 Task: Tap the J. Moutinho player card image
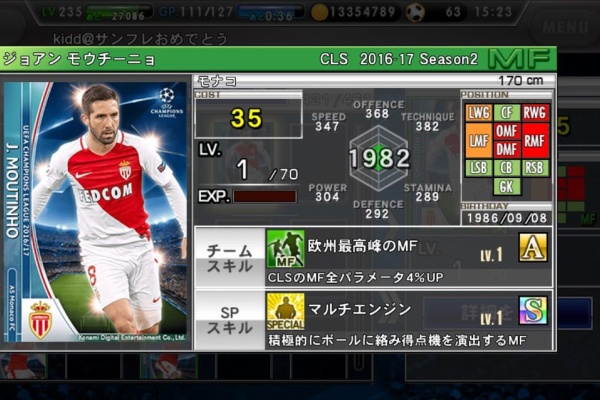(x=96, y=212)
